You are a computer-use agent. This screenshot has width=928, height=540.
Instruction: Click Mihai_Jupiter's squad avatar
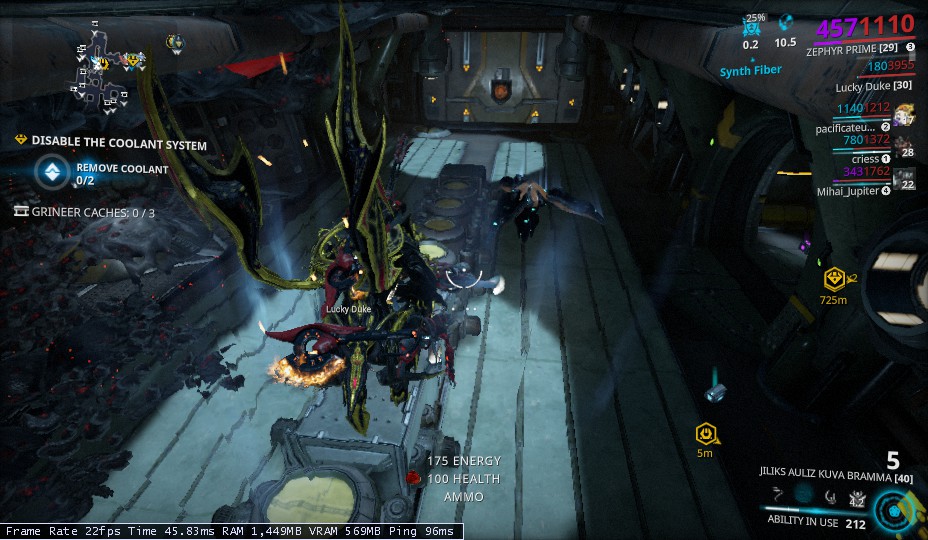904,179
